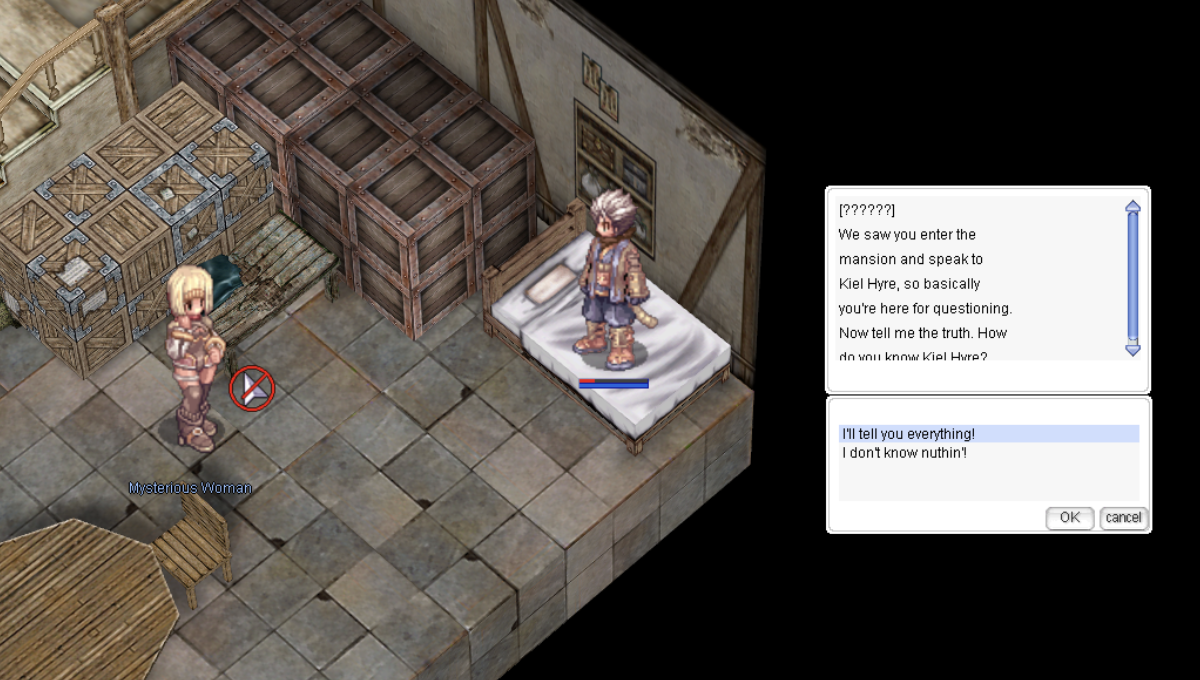Confirm choice with the OK button
This screenshot has height=680, width=1200.
click(1069, 518)
